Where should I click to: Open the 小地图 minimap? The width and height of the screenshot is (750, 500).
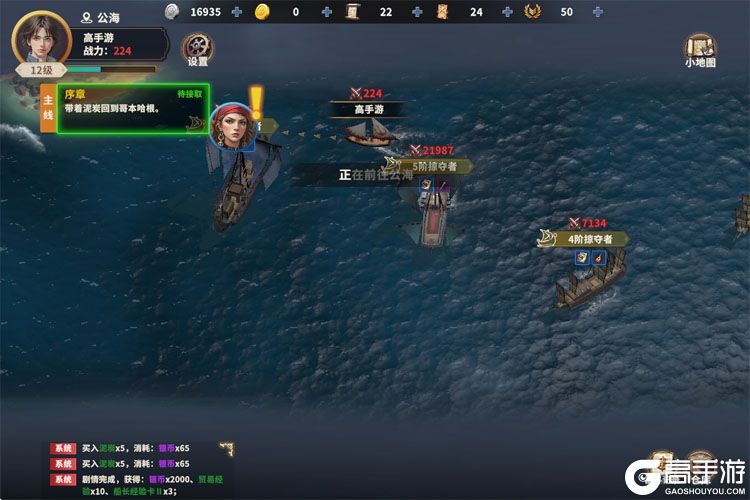pos(699,49)
